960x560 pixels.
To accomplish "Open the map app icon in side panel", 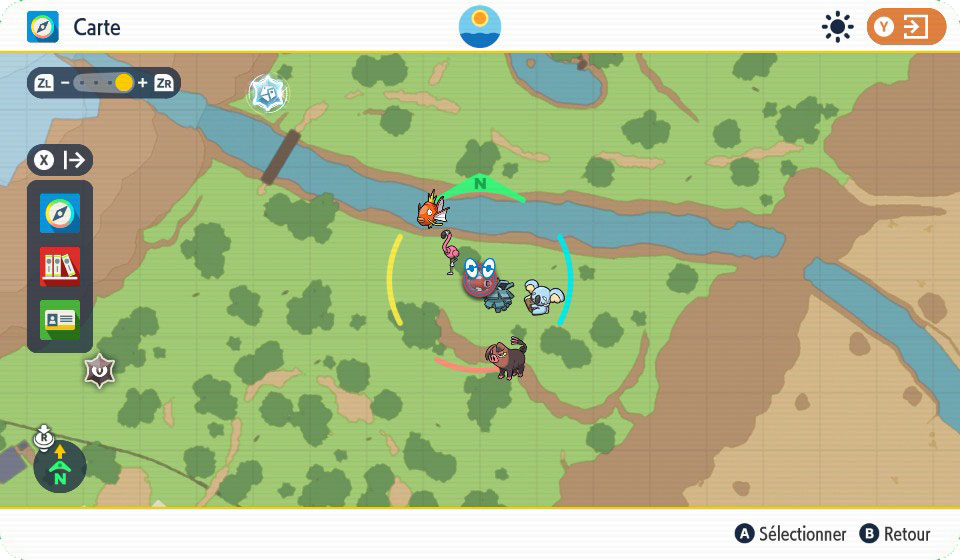I will (60, 214).
